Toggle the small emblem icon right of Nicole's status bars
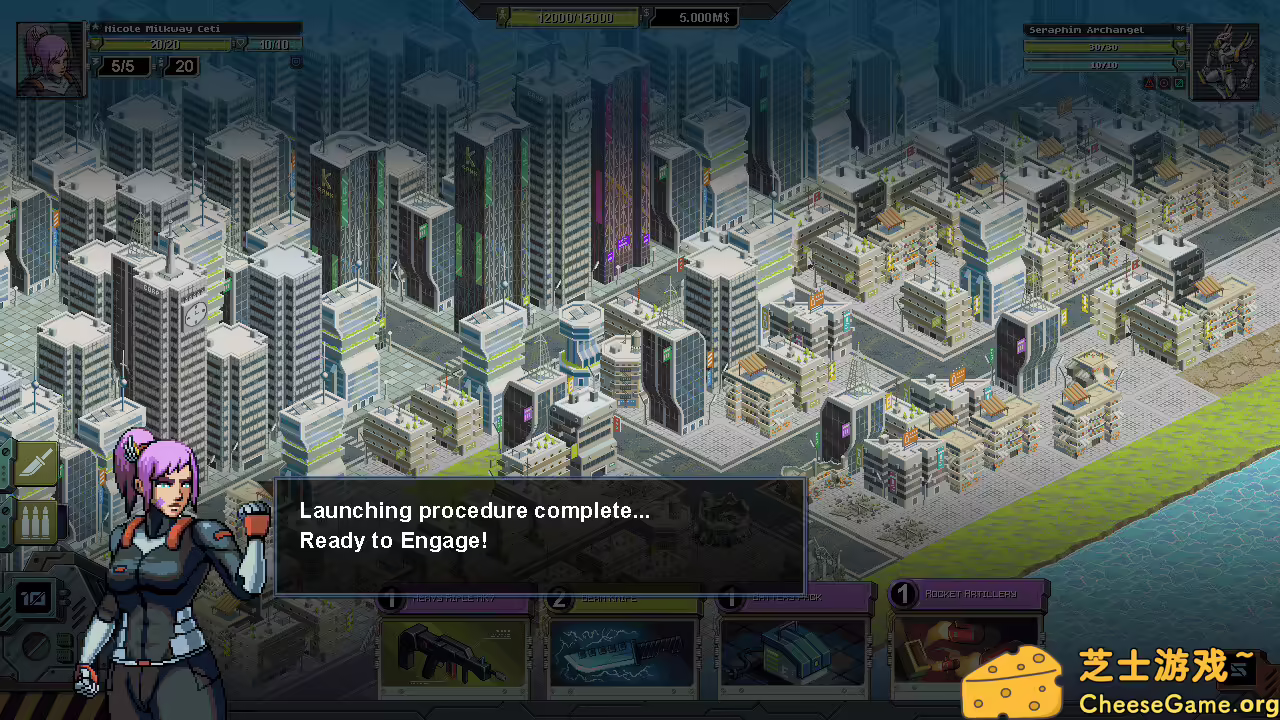1280x720 pixels. click(296, 62)
